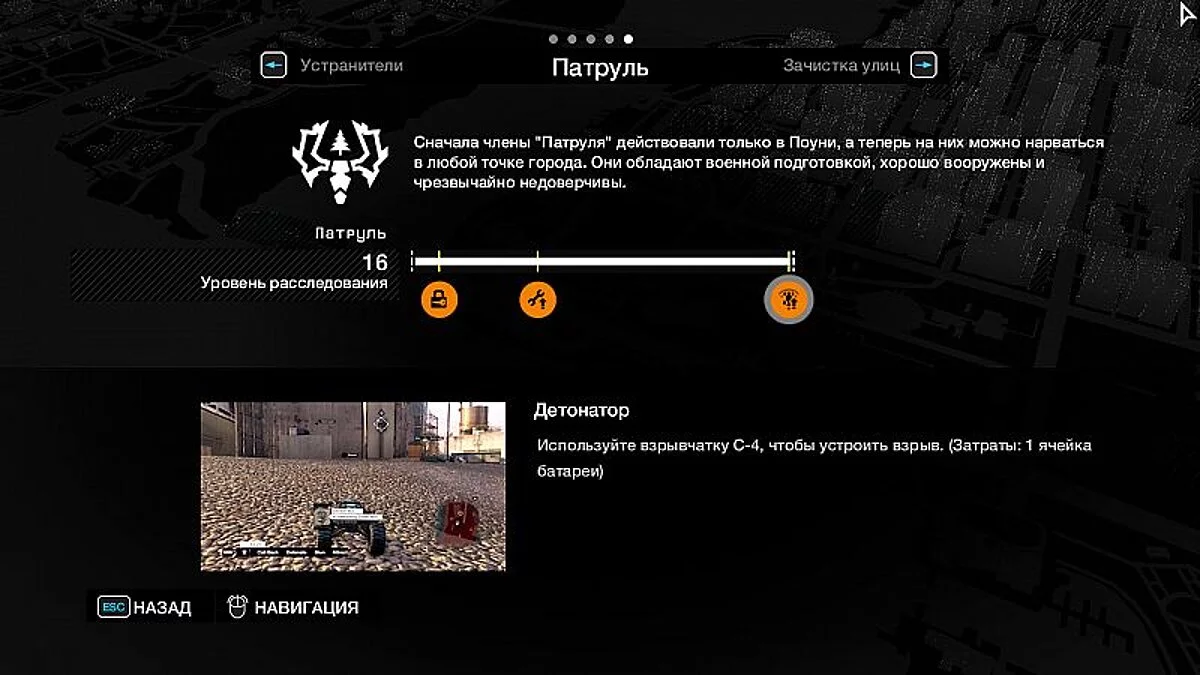
Task: Select the highlighted detonator reward icon
Action: click(788, 298)
